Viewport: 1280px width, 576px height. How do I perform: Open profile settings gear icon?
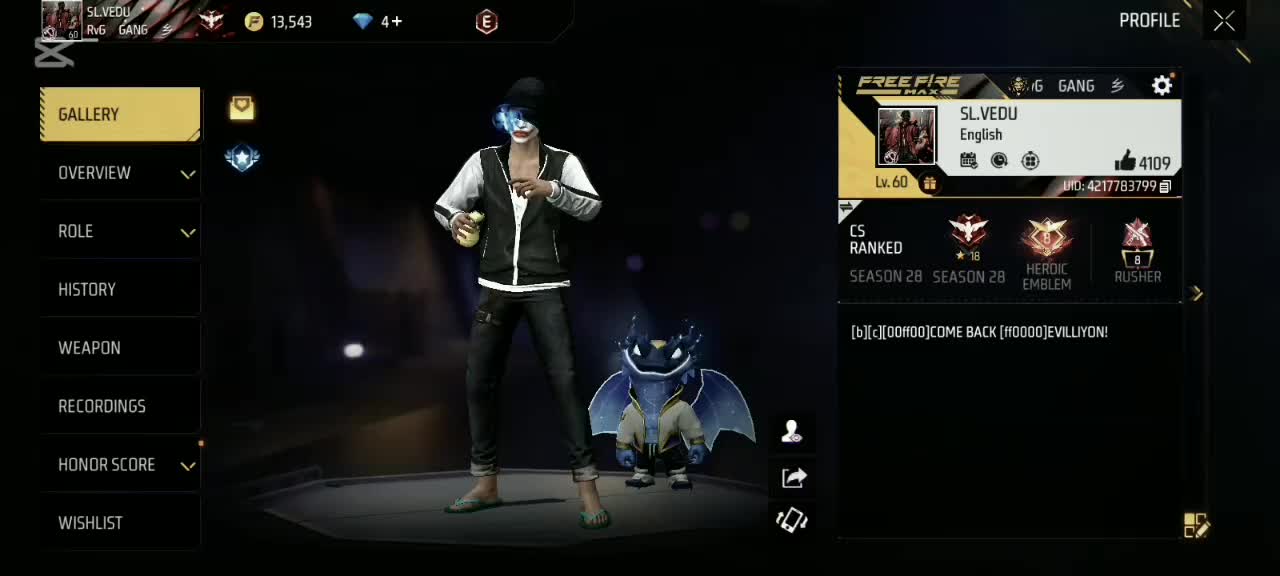(1162, 86)
